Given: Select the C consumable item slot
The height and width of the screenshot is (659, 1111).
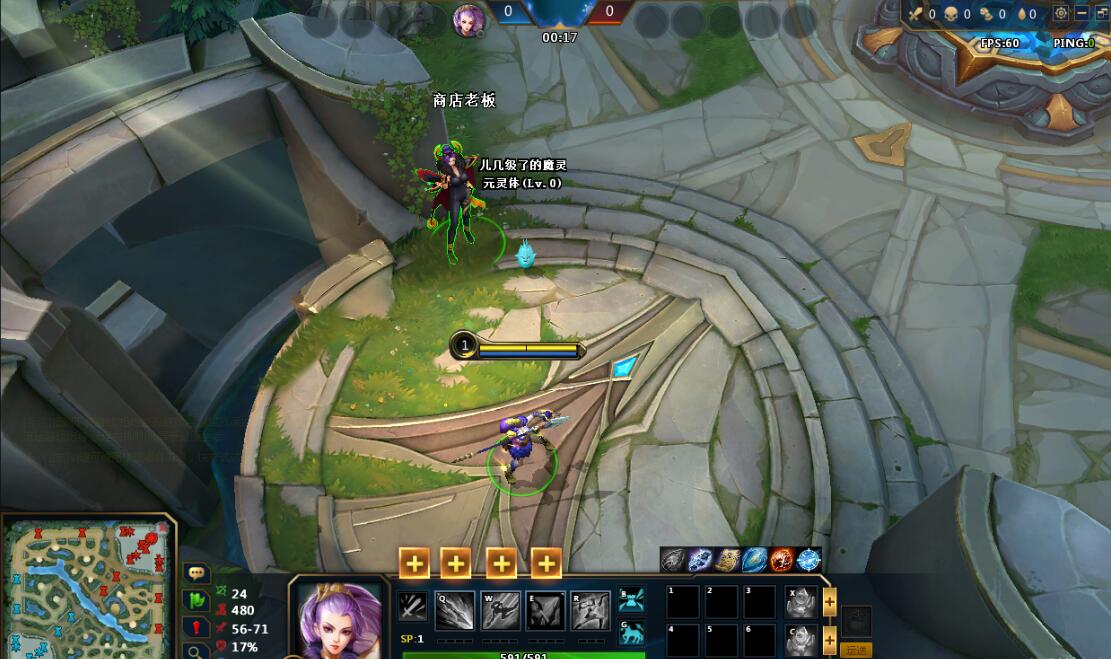Looking at the screenshot, I should click(x=801, y=640).
